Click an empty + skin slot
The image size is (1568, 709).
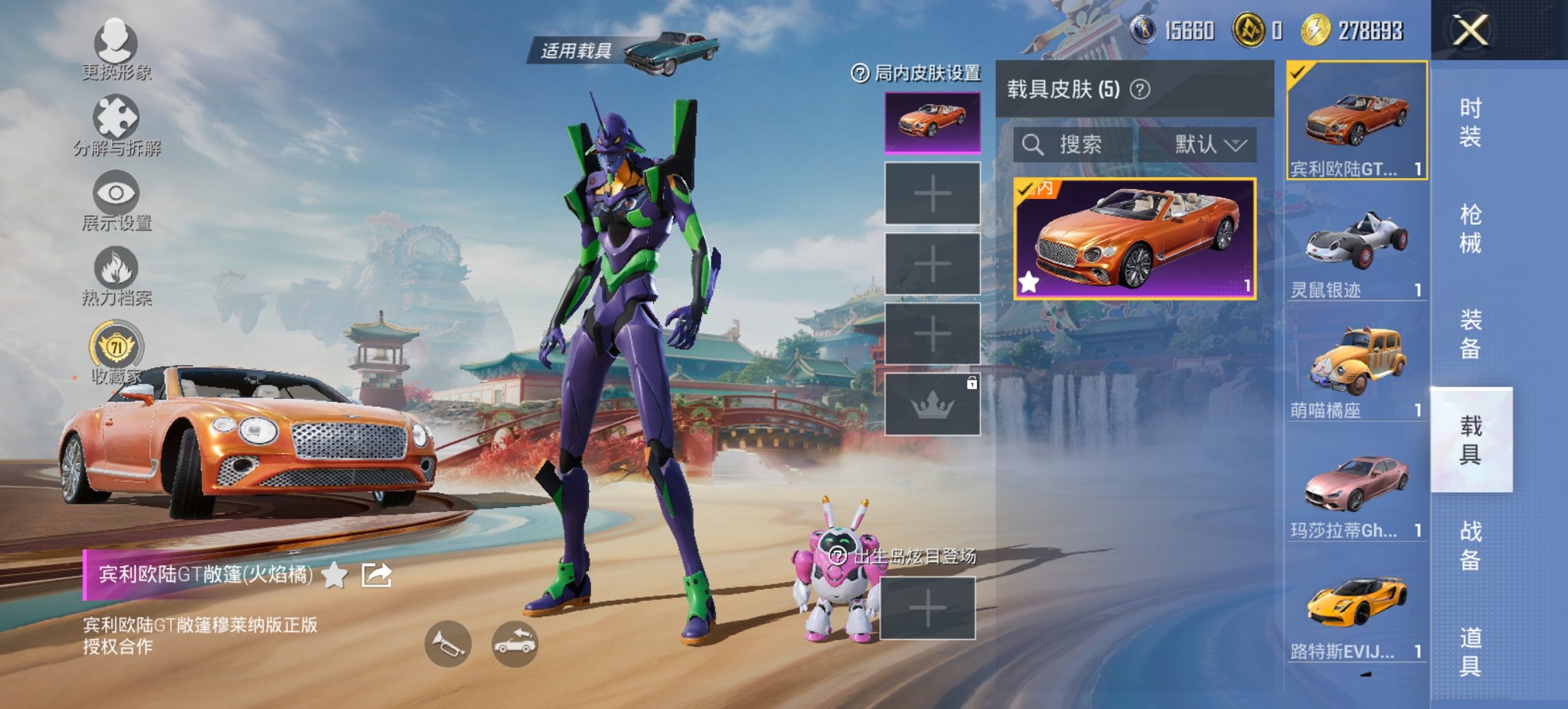tap(933, 195)
